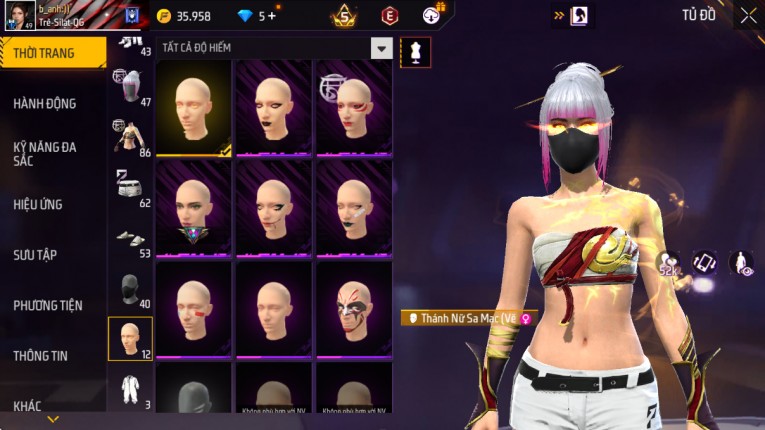Select the Thời Trang tab
The height and width of the screenshot is (430, 765).
[44, 53]
